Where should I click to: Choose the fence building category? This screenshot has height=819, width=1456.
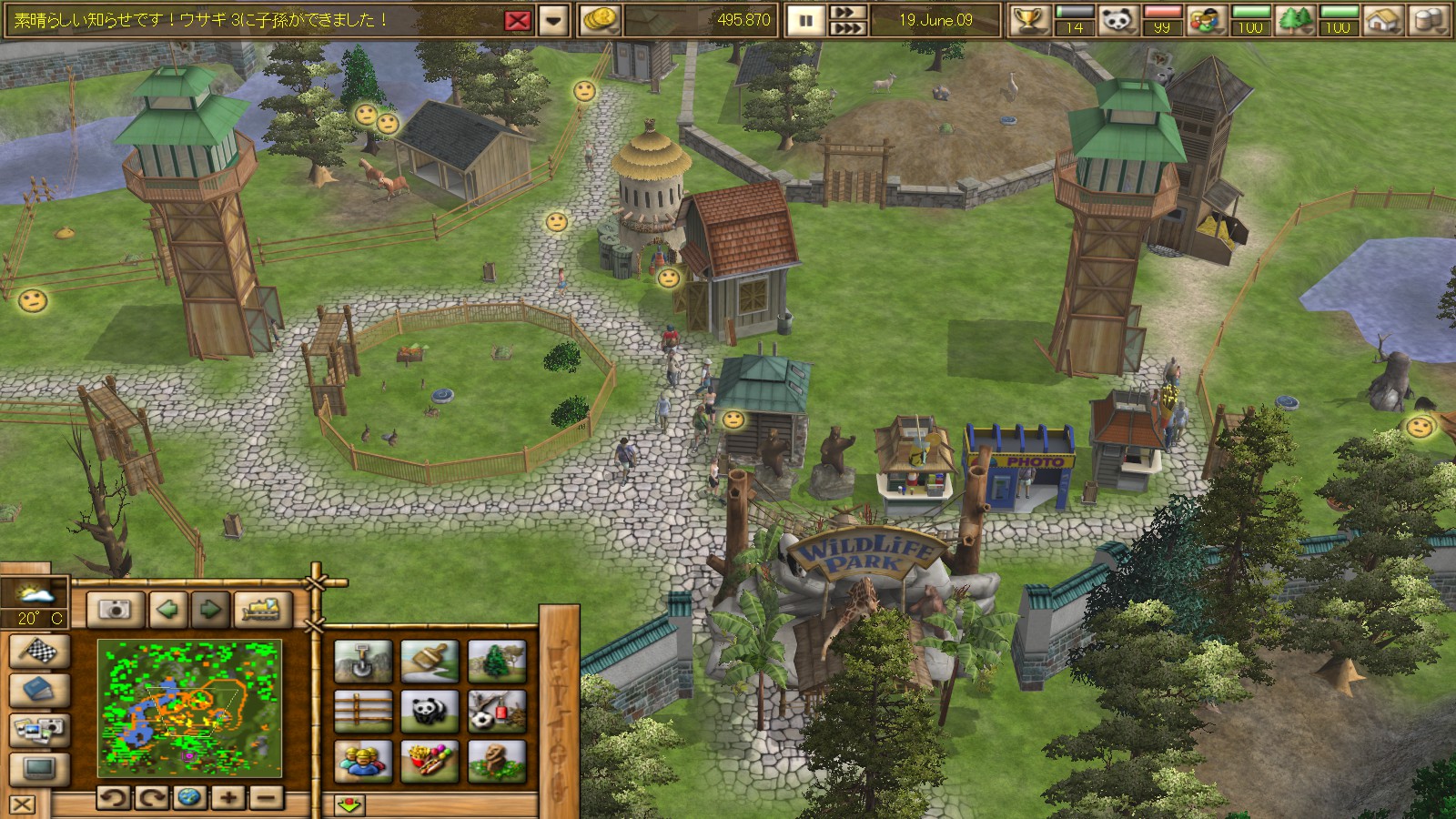click(363, 711)
